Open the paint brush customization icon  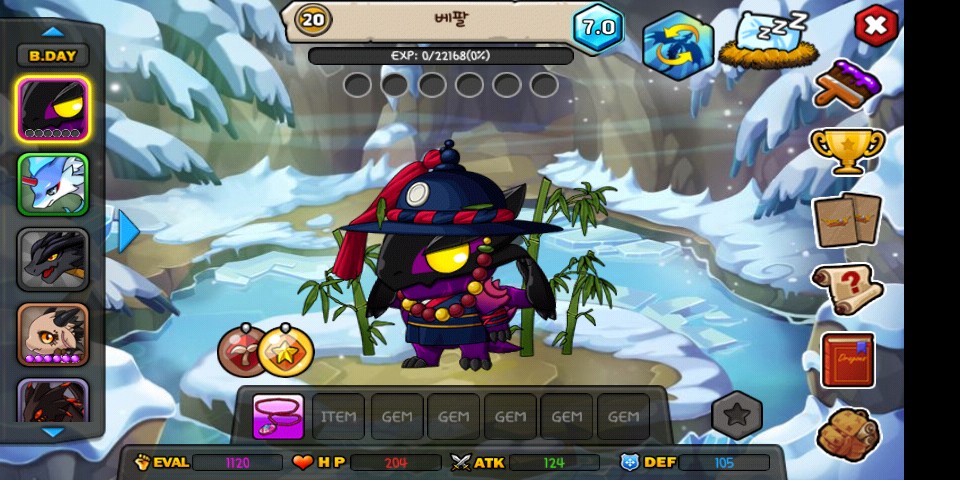tap(847, 83)
